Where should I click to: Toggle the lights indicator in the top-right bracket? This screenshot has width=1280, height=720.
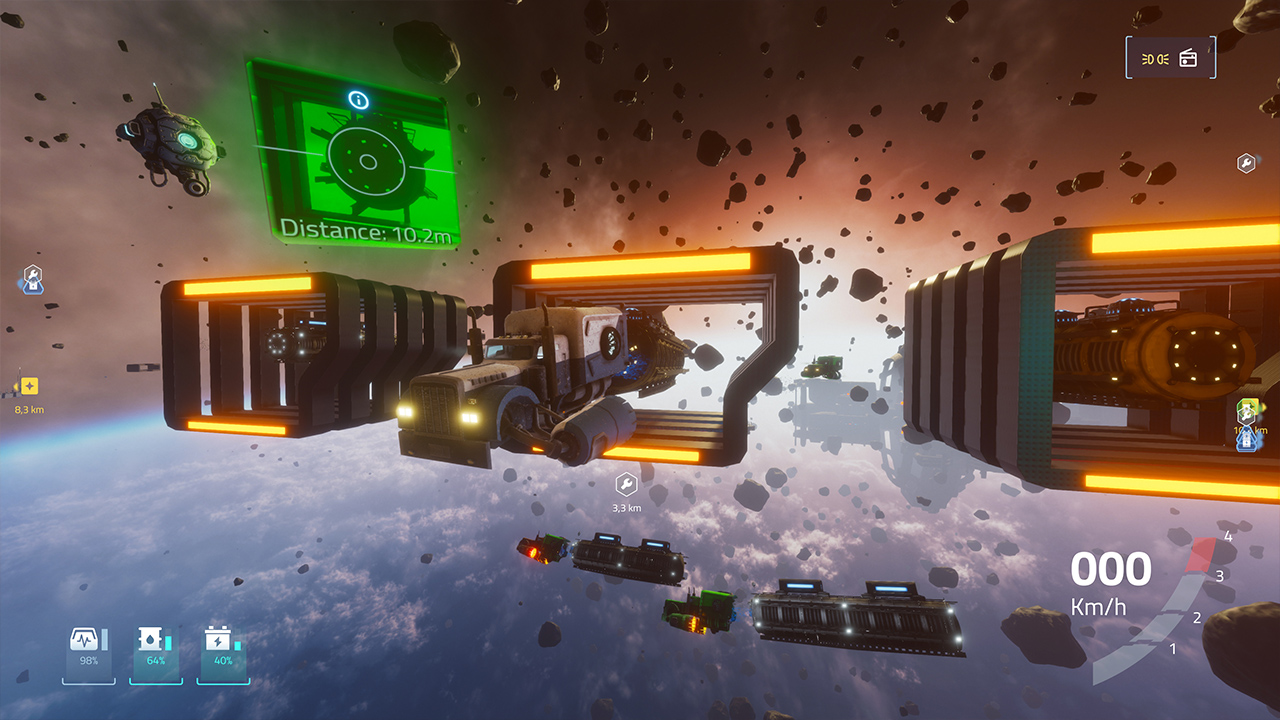tap(1155, 59)
